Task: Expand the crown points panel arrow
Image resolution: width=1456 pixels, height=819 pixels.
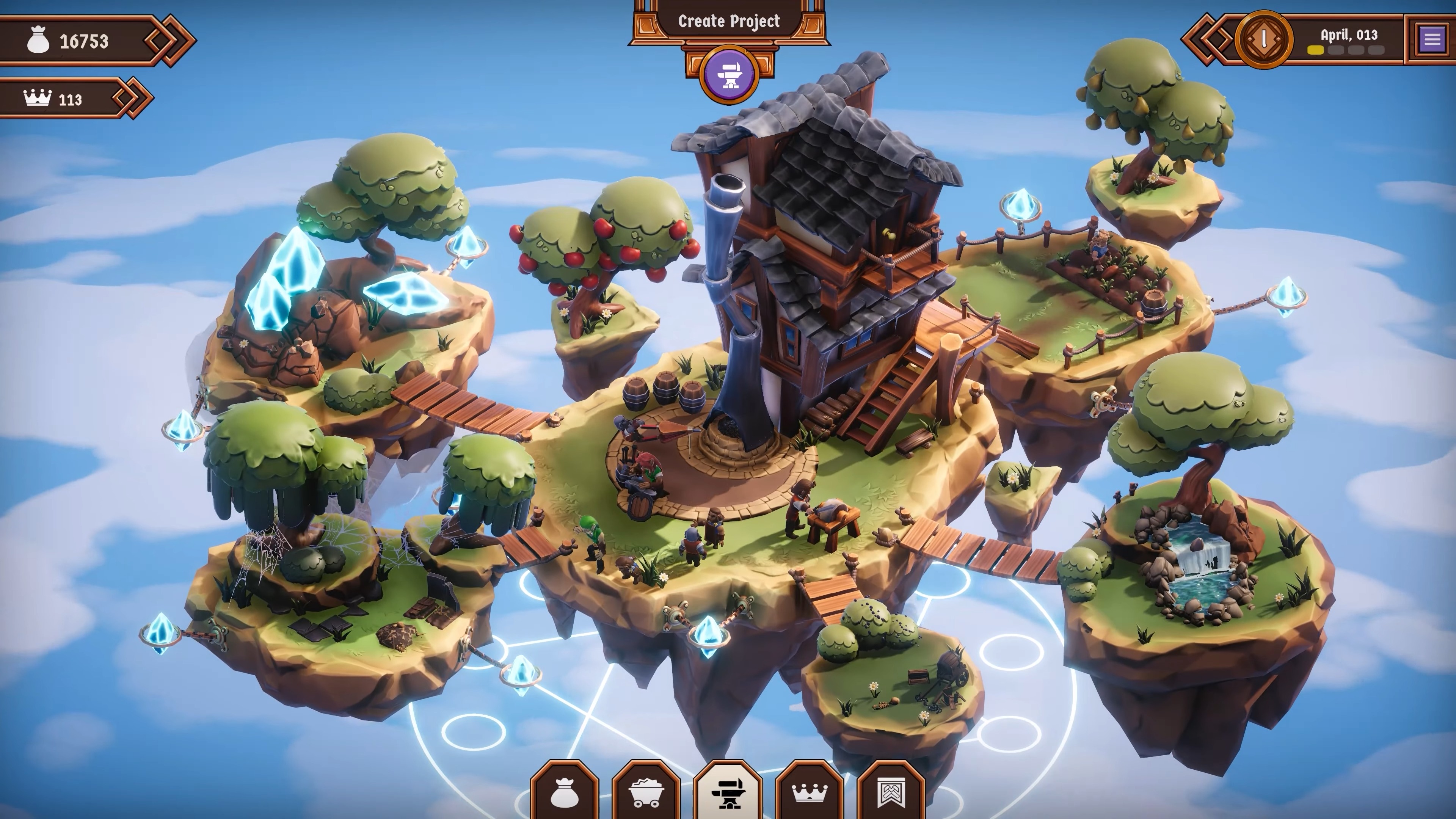Action: (132, 98)
